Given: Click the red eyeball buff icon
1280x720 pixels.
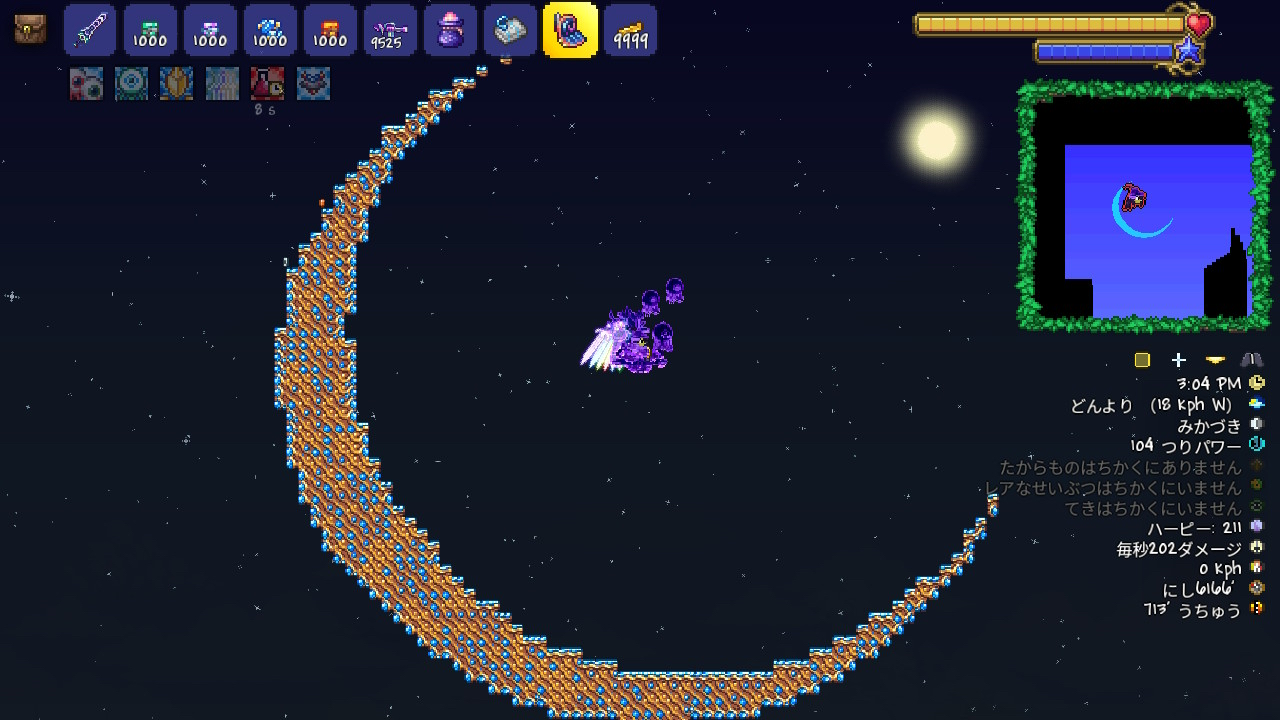Looking at the screenshot, I should pos(86,84).
